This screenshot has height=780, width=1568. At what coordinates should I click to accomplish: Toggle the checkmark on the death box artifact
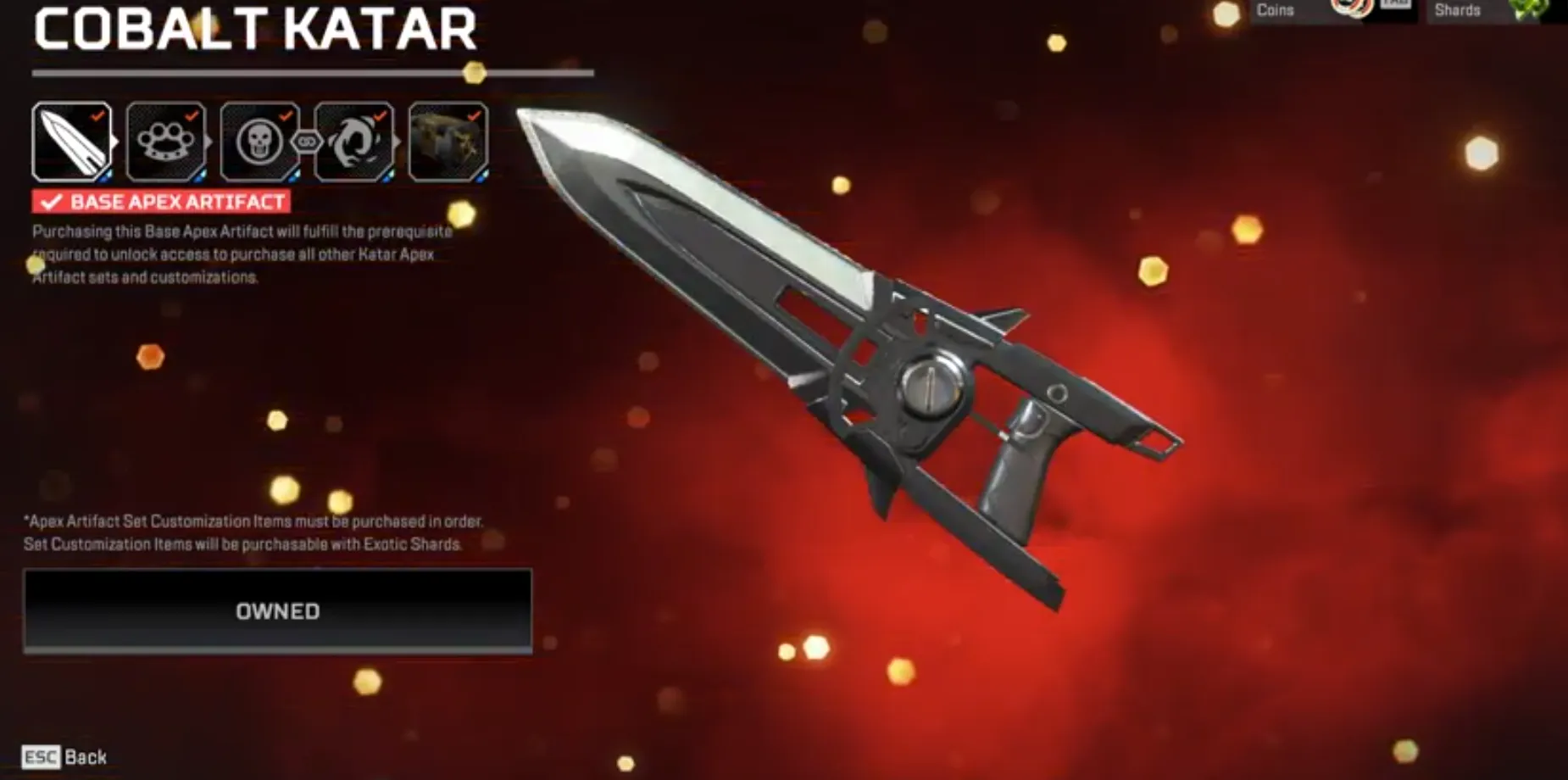[x=475, y=114]
